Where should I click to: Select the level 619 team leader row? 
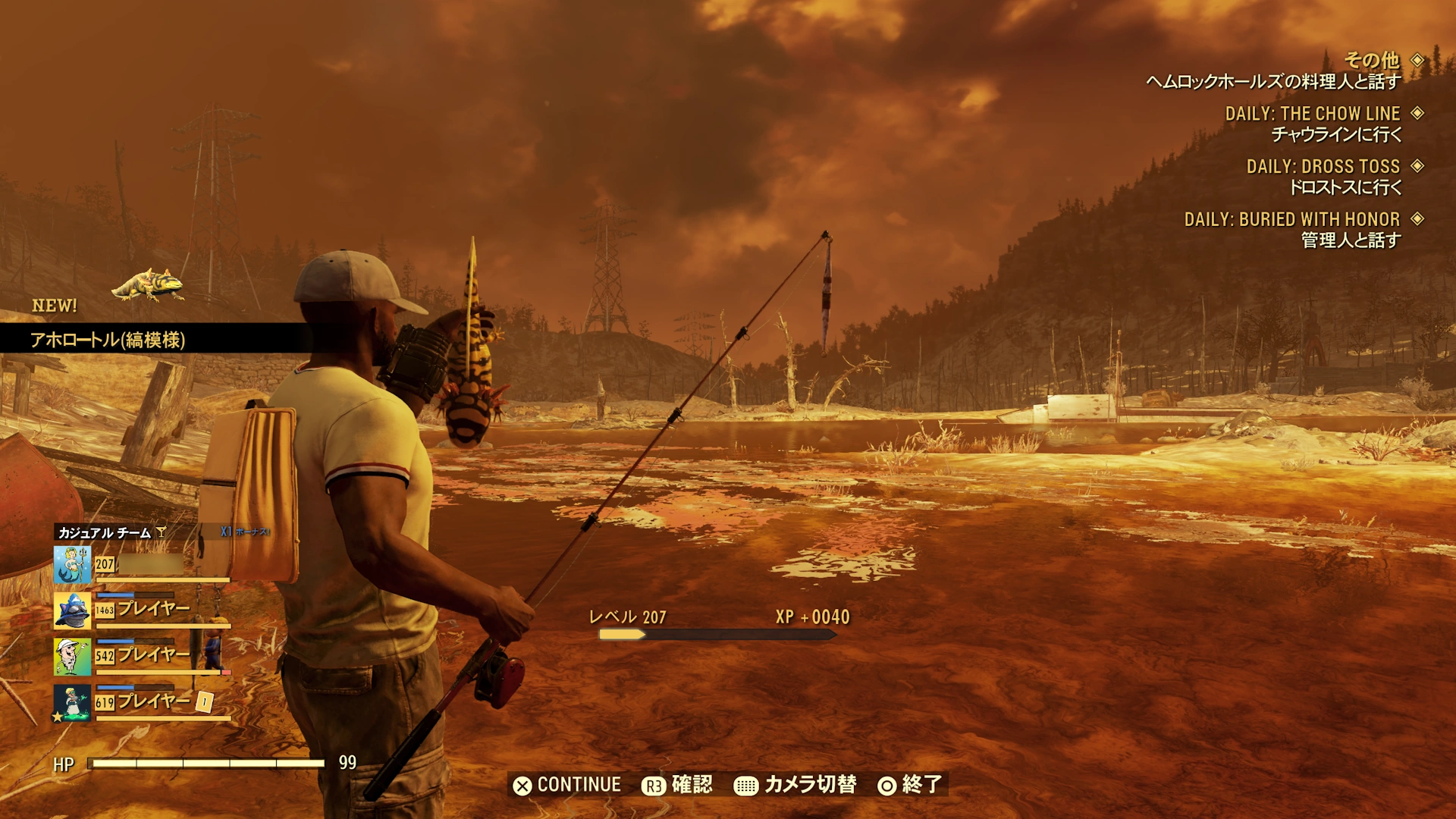point(142,702)
